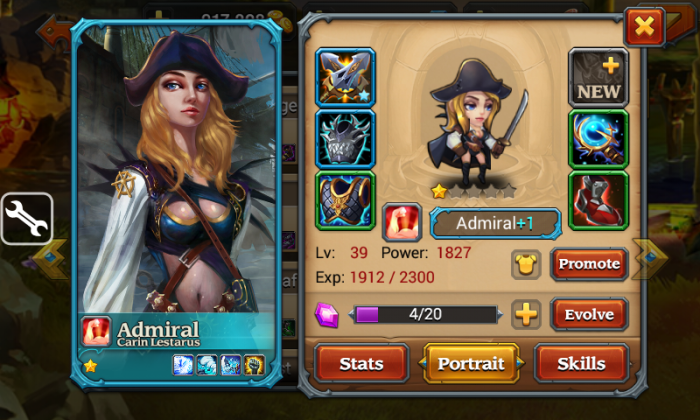Open the wrench settings button

click(26, 218)
